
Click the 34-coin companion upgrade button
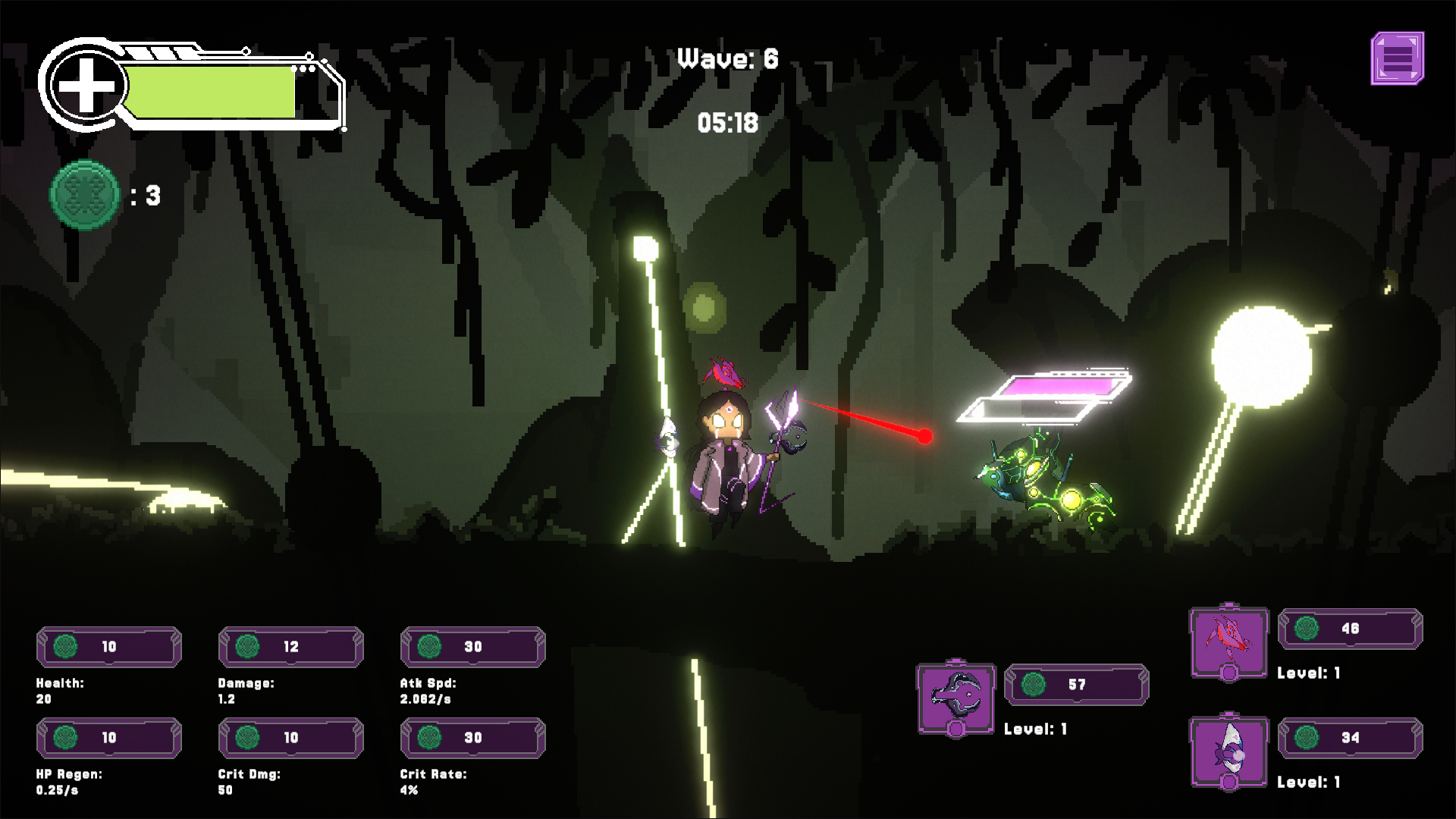1350,738
